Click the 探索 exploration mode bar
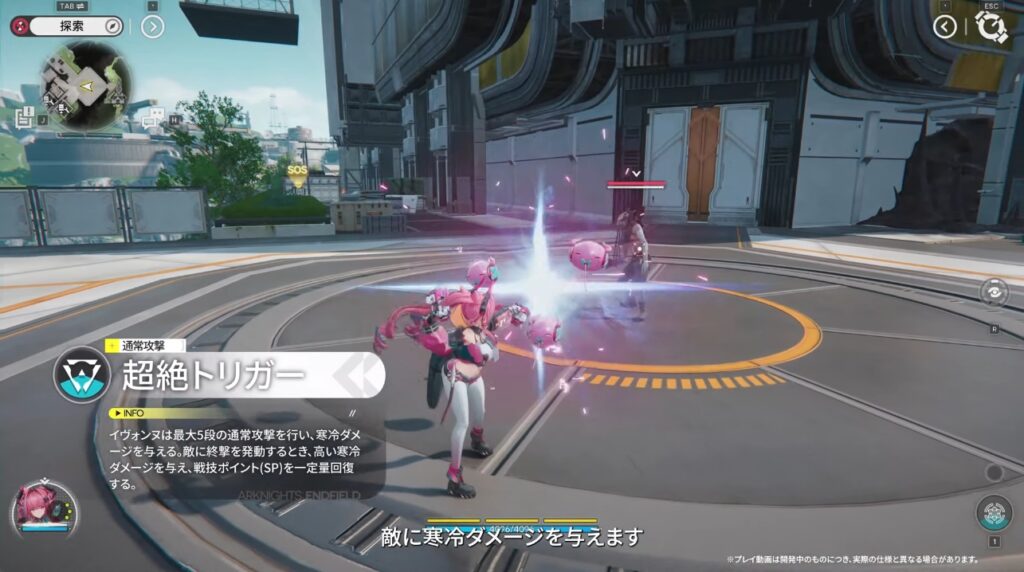 [x=72, y=27]
